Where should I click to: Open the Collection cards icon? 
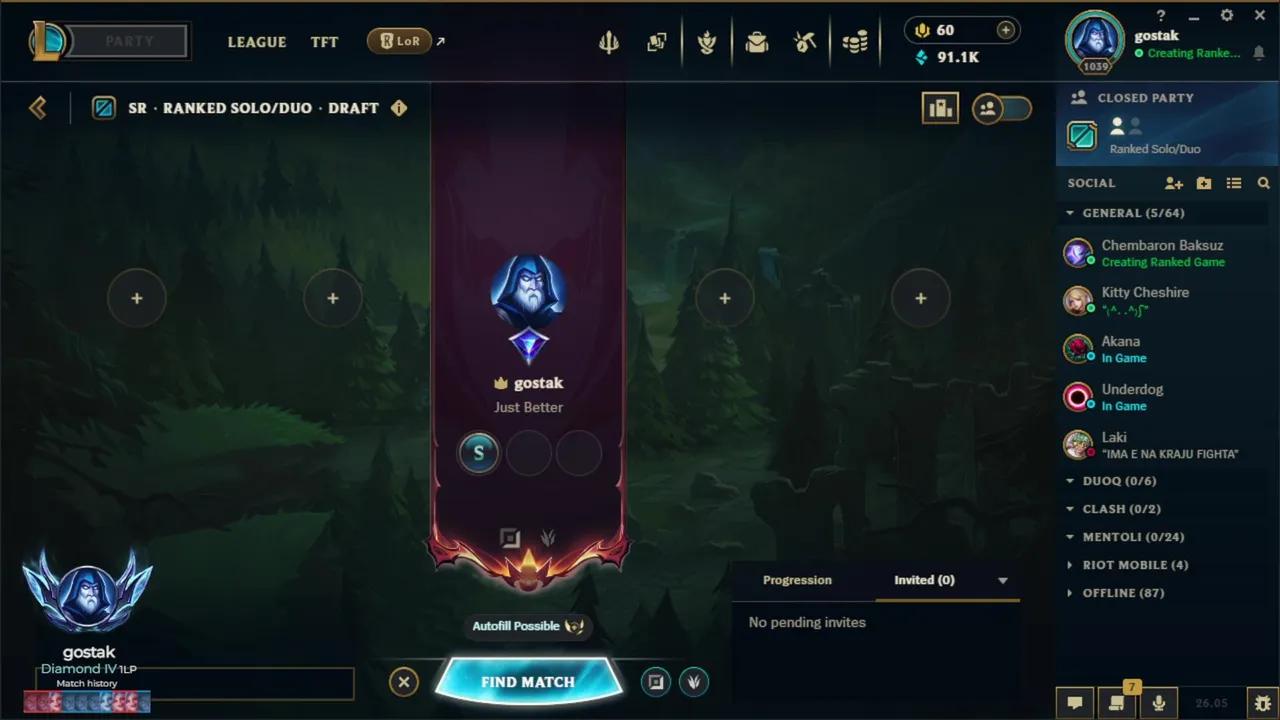coord(657,41)
